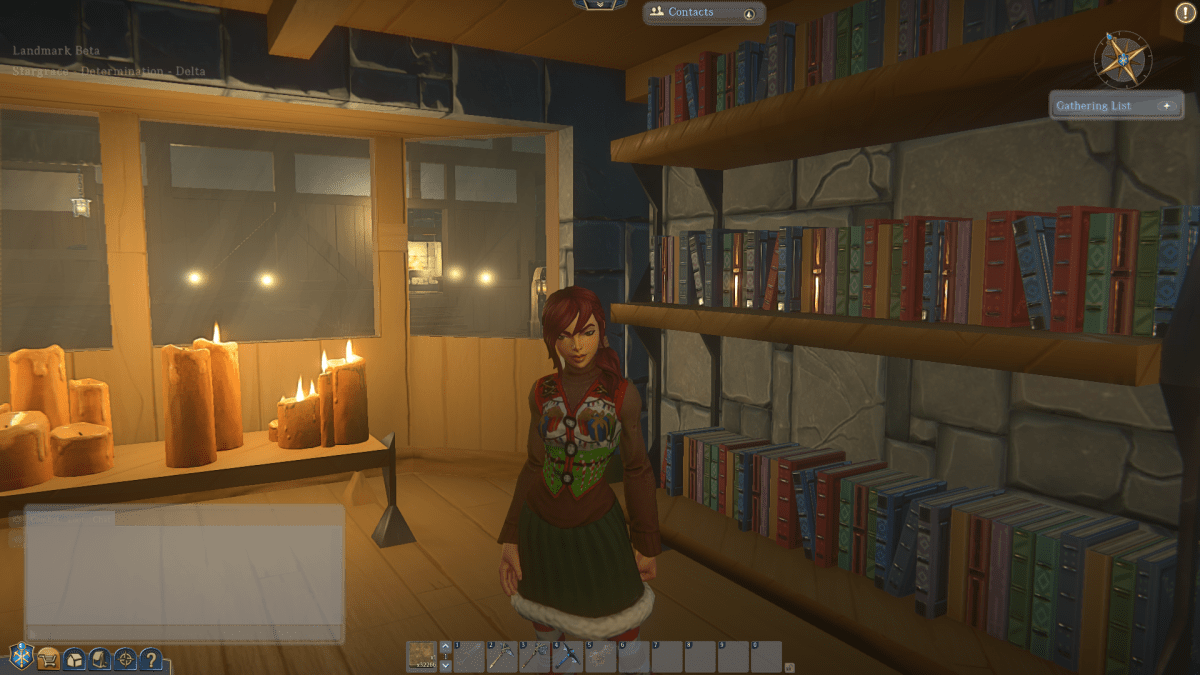1200x675 pixels.
Task: Select the blue pickaxe in slot 4
Action: tap(569, 657)
